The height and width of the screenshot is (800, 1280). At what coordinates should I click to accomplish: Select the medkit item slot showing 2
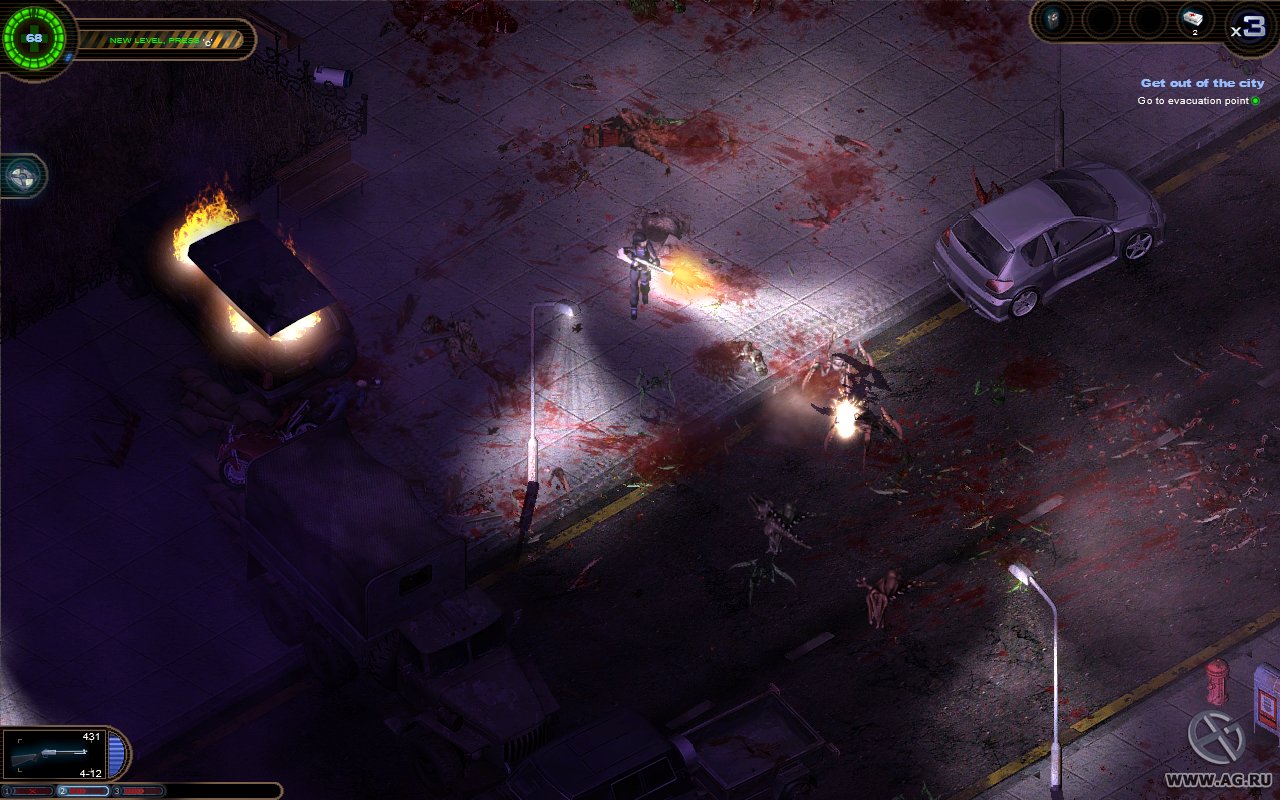[1193, 18]
